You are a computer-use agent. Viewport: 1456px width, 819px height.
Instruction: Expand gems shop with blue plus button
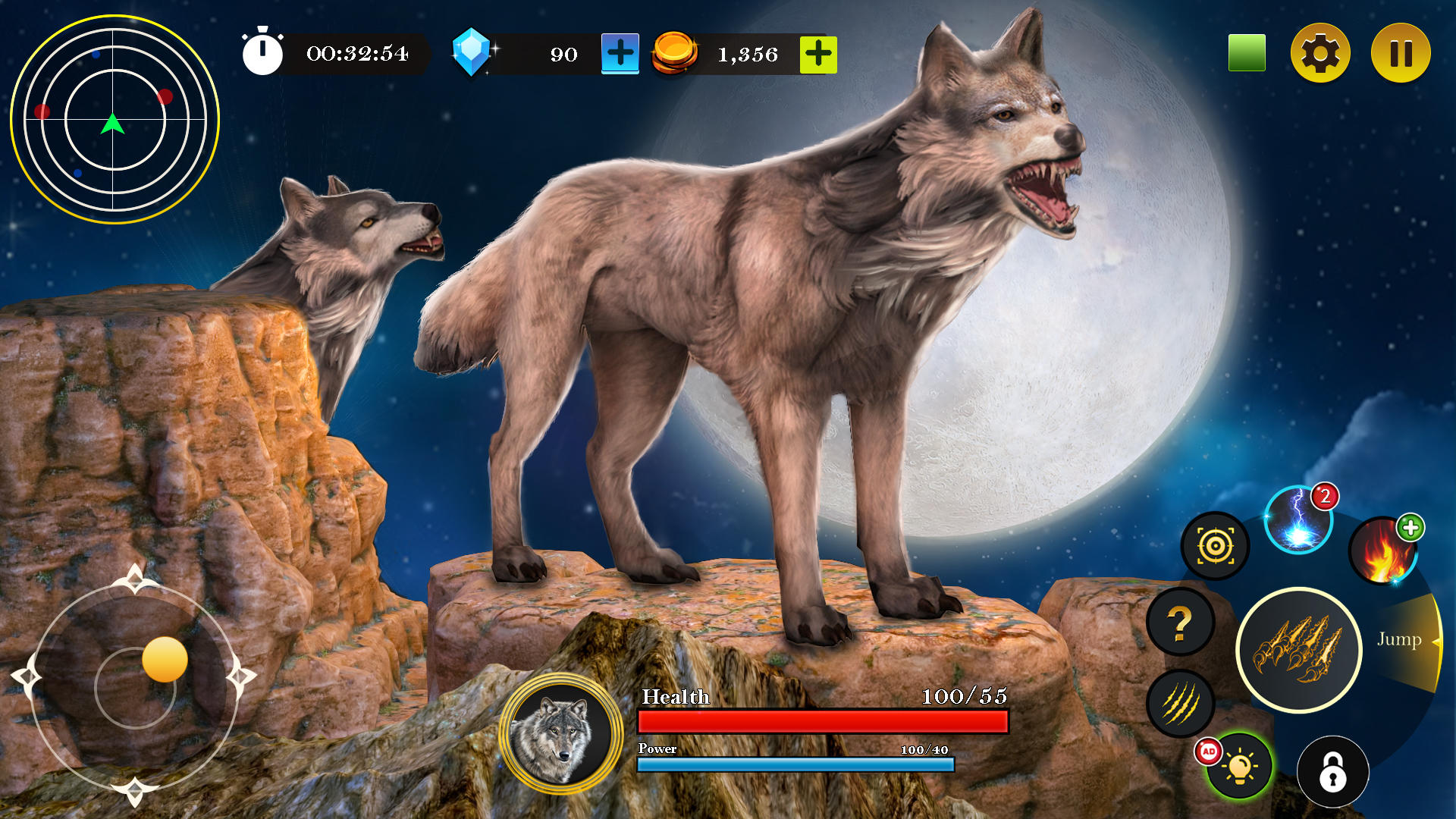(619, 54)
